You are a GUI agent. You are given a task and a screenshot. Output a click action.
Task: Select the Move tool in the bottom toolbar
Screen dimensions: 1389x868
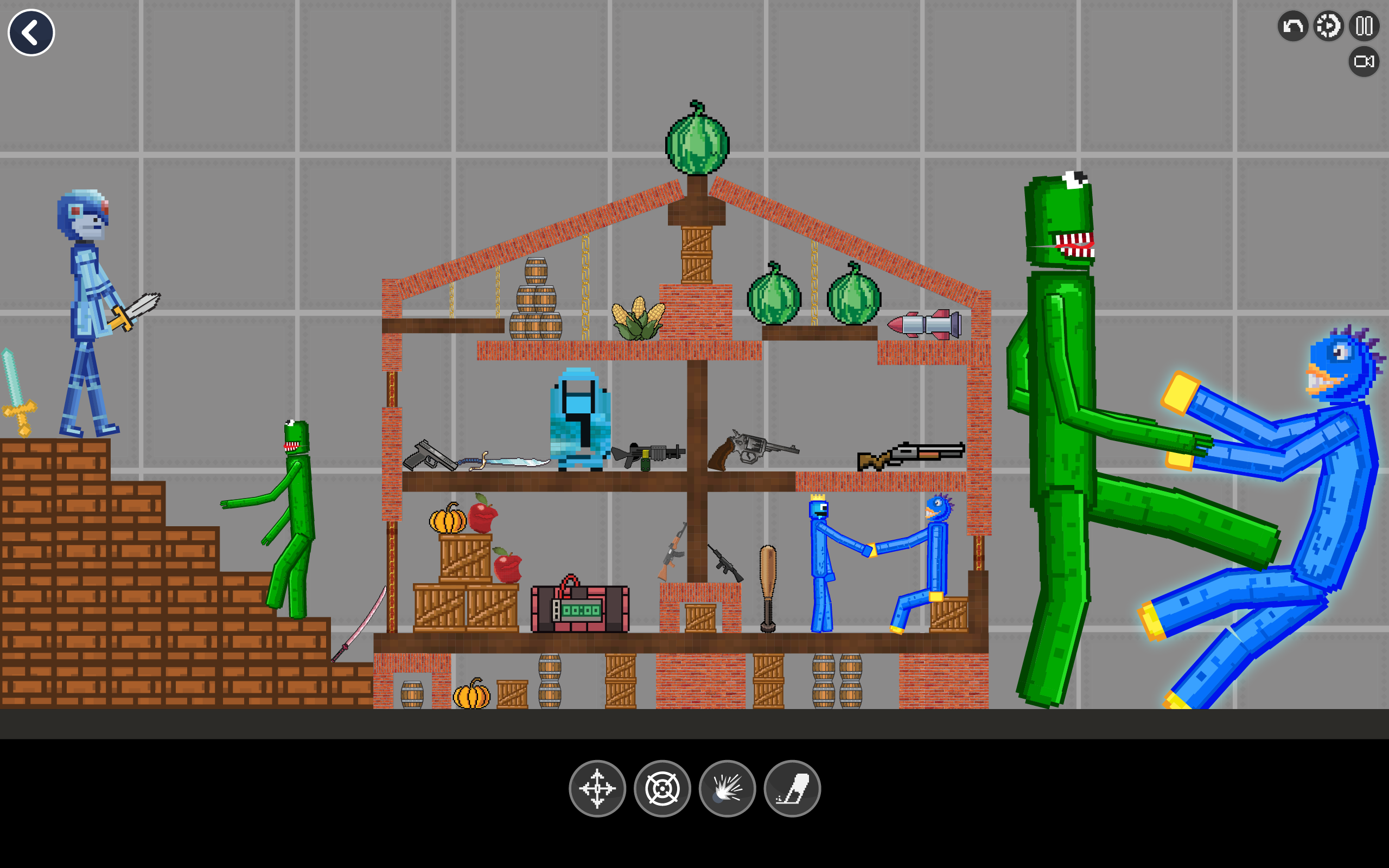tap(597, 789)
